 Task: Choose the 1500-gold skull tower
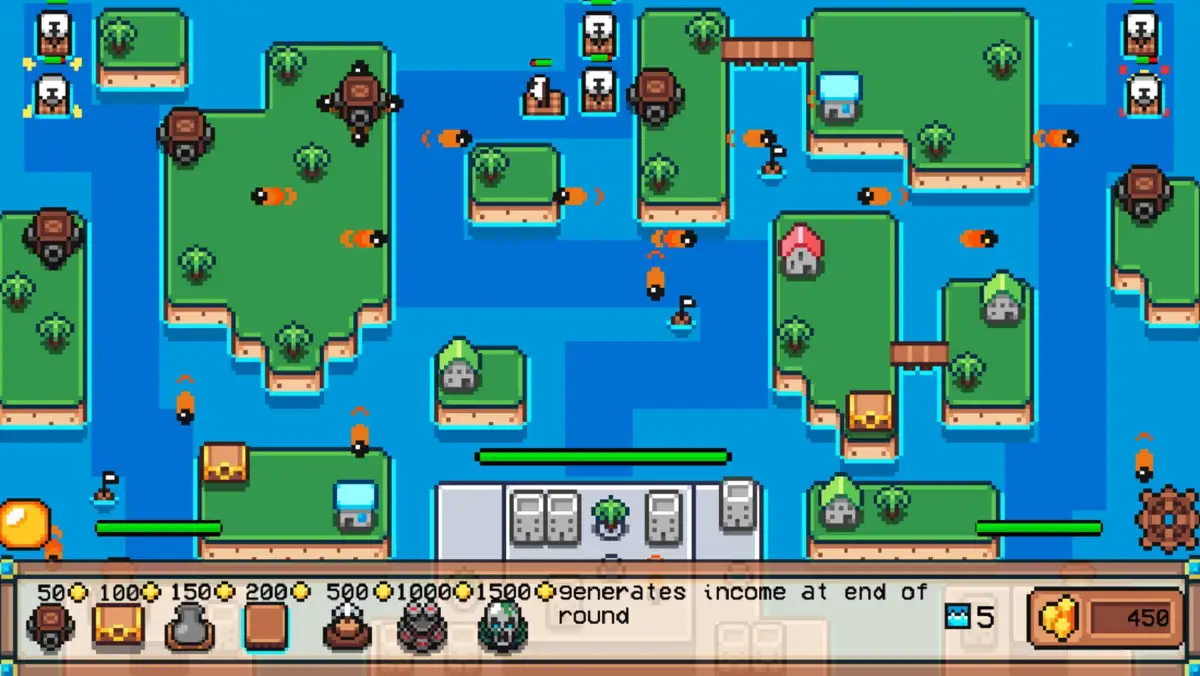pyautogui.click(x=502, y=627)
